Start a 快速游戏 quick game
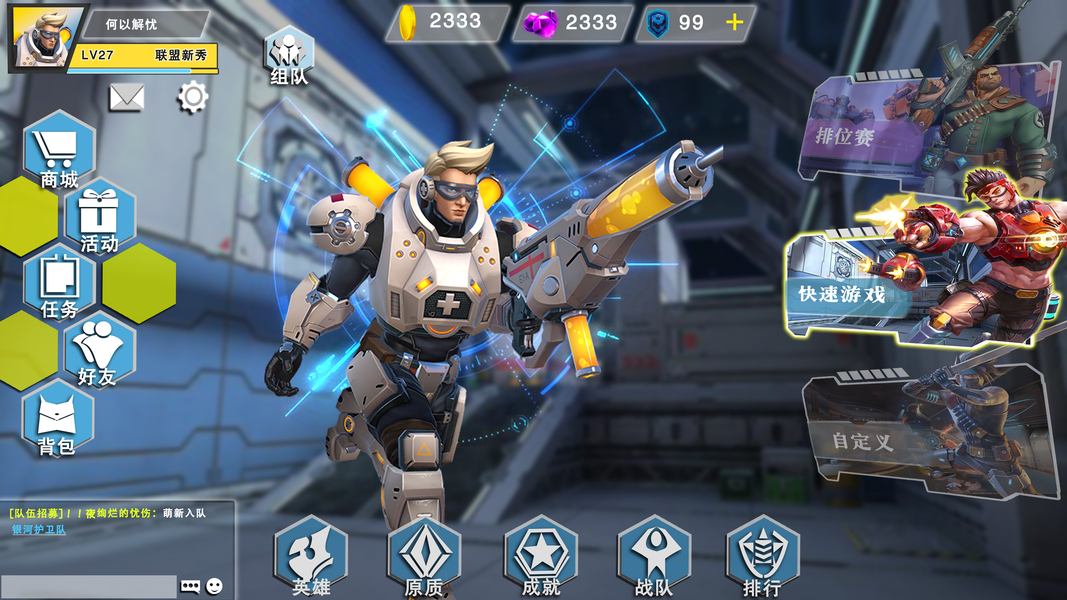The image size is (1067, 600). coord(880,290)
